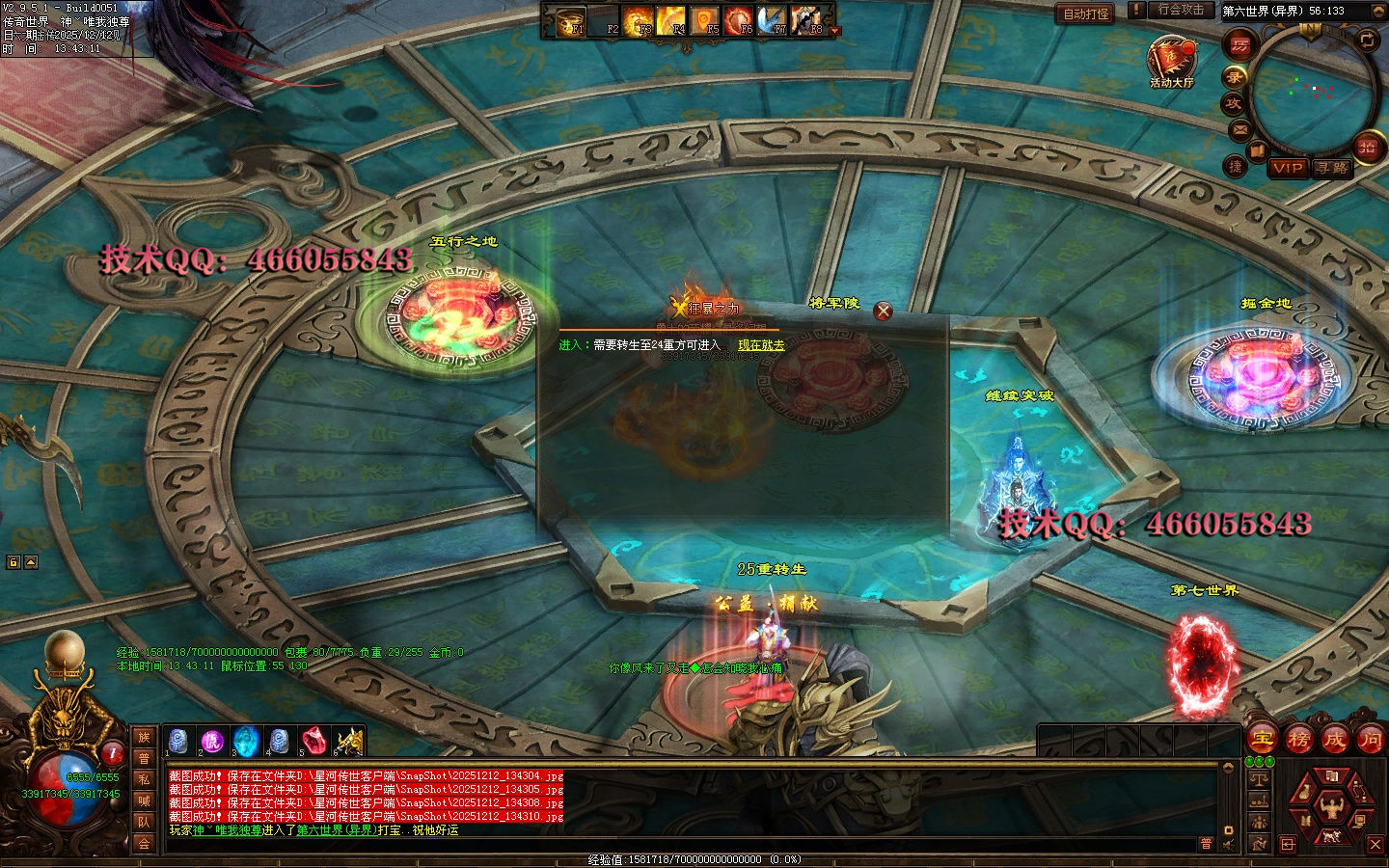Use the purple orb in slot 2
The image size is (1389, 868).
[212, 741]
